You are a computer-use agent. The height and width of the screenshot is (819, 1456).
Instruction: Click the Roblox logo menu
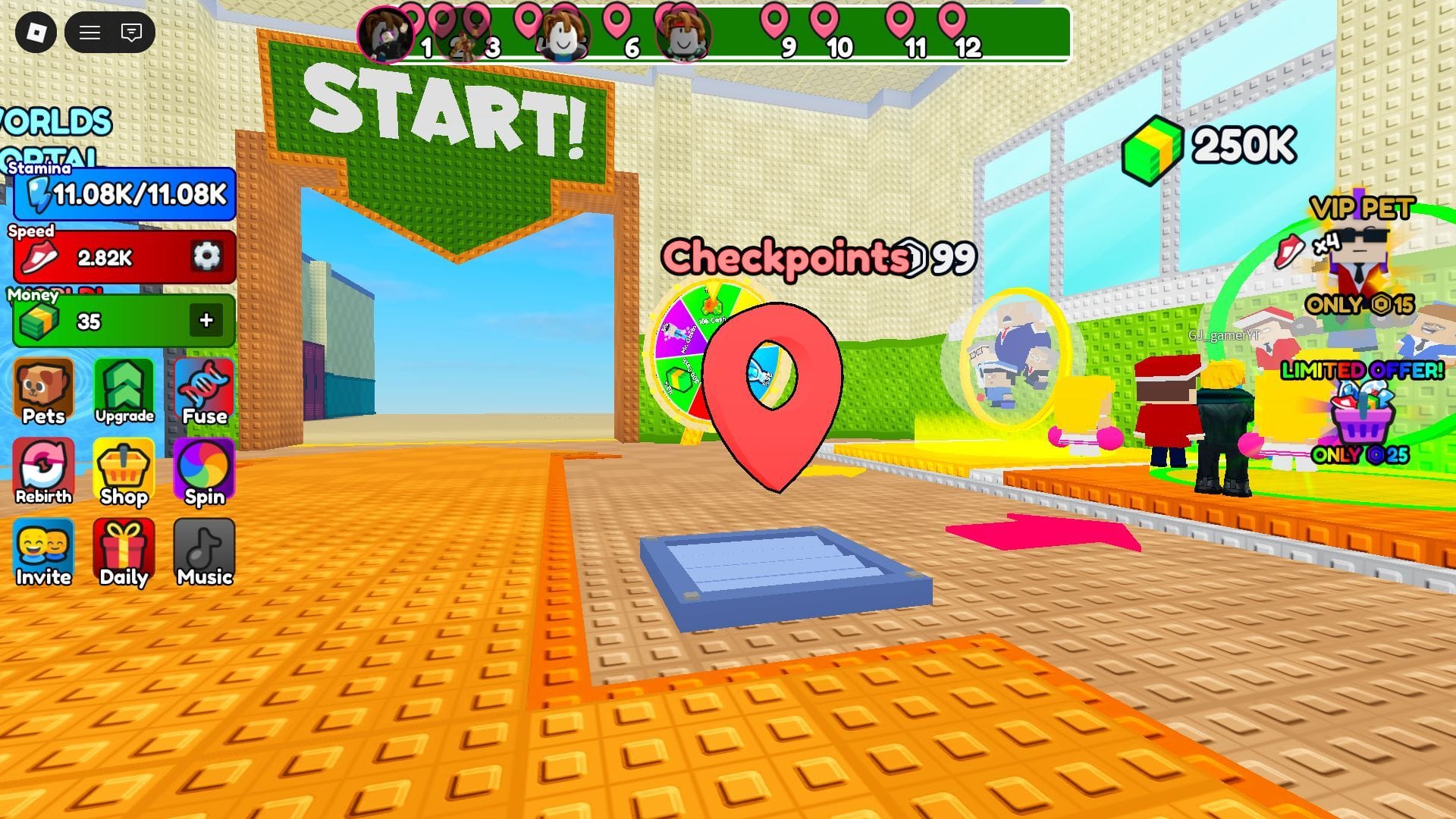coord(38,32)
